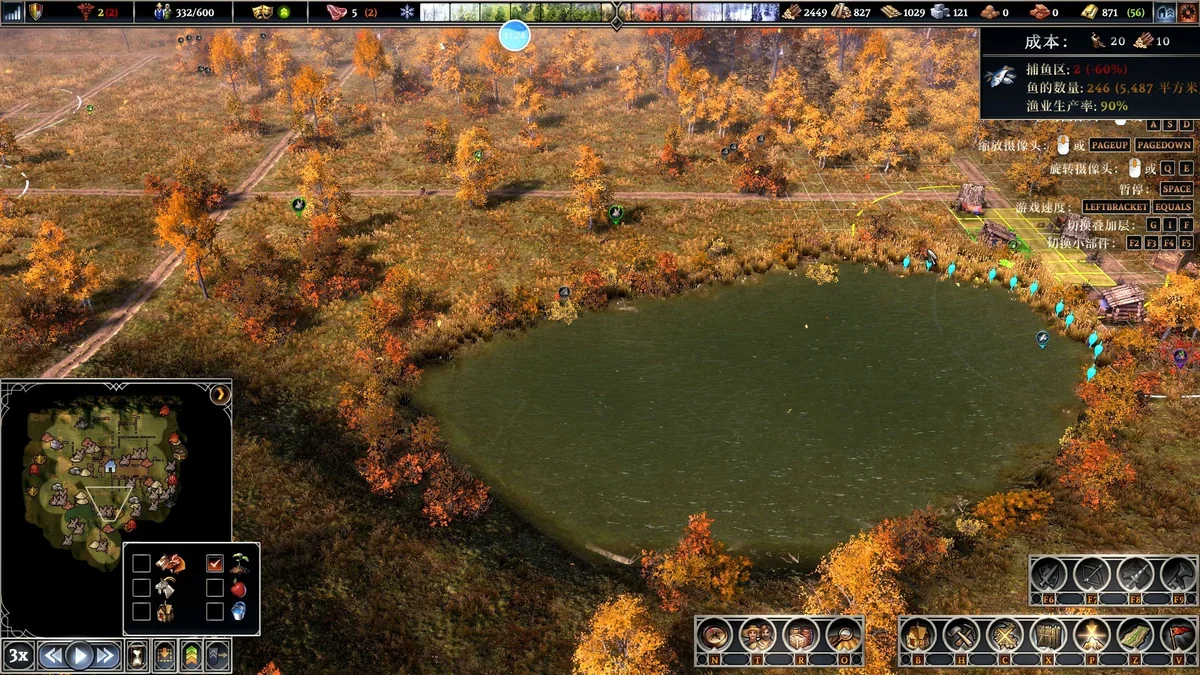Open the build house menu
This screenshot has width=1200, height=675.
pos(917,634)
